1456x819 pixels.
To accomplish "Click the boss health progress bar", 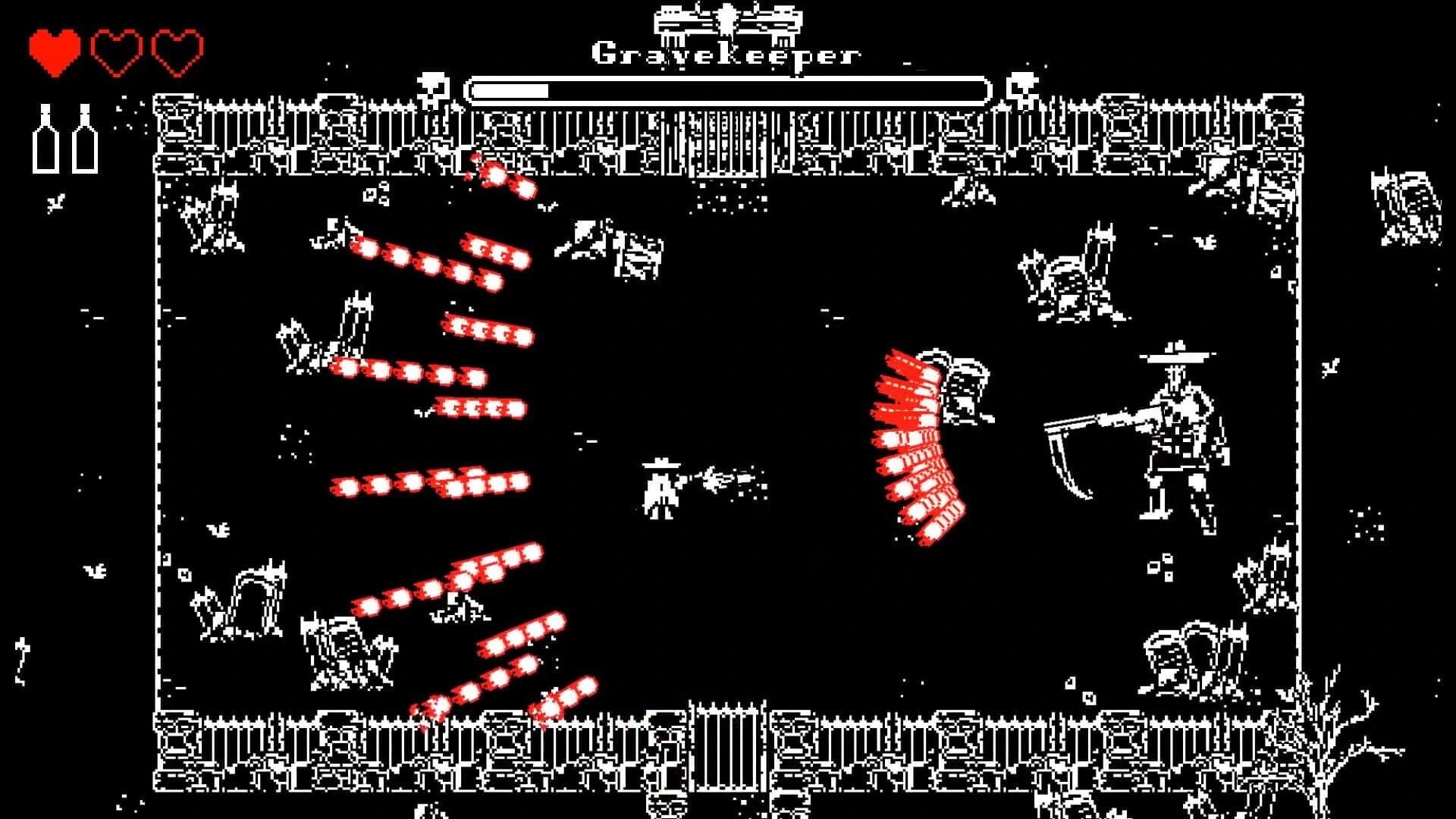I will pos(728,89).
